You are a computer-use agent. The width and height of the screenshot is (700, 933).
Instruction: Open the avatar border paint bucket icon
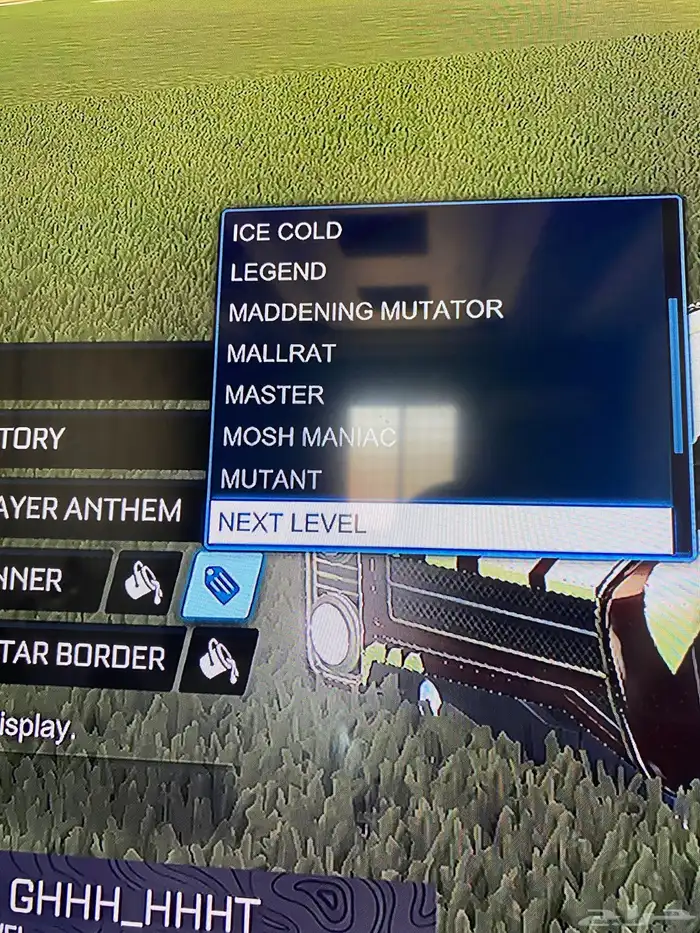[x=220, y=660]
